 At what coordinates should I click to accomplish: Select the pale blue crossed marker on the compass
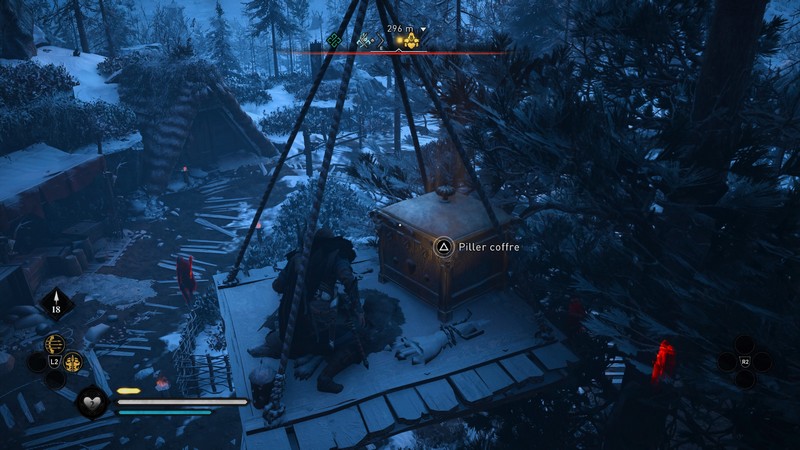coord(364,40)
